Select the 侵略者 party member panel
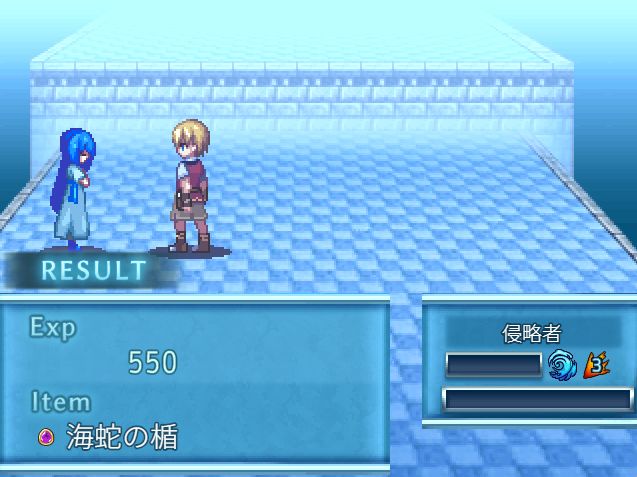This screenshot has height=477, width=637. click(x=532, y=334)
